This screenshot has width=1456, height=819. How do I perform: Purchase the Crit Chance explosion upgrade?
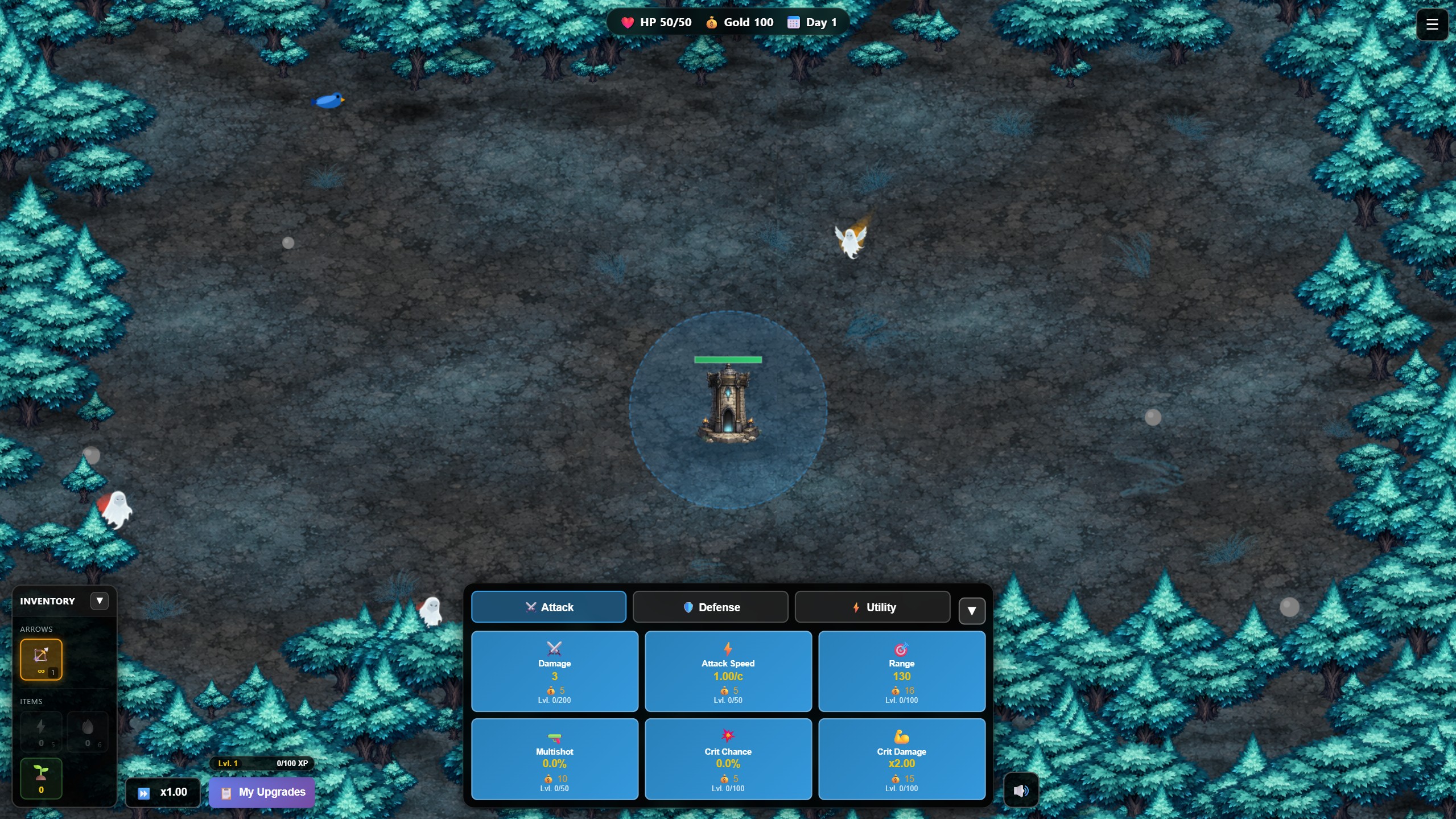728,759
